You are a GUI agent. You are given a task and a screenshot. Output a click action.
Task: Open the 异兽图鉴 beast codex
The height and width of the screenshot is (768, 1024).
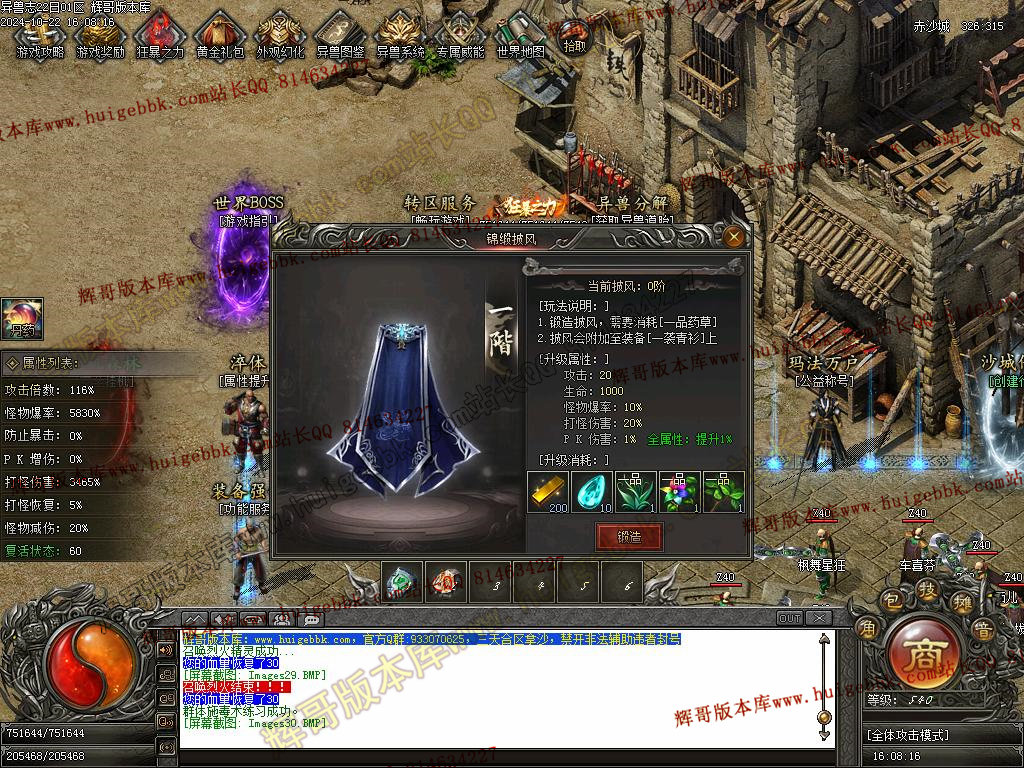pos(340,36)
